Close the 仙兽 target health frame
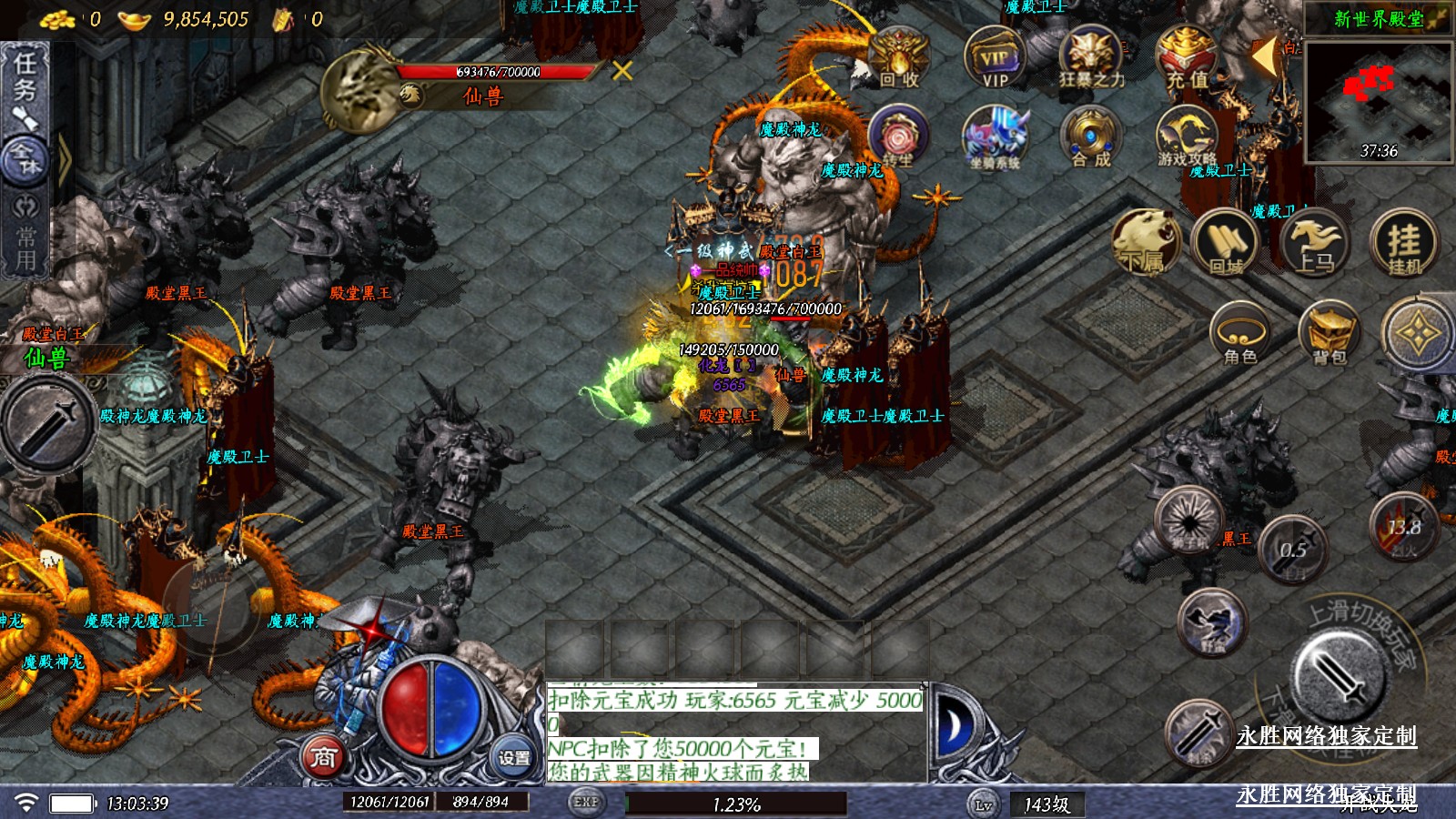This screenshot has width=1456, height=819. 622,70
